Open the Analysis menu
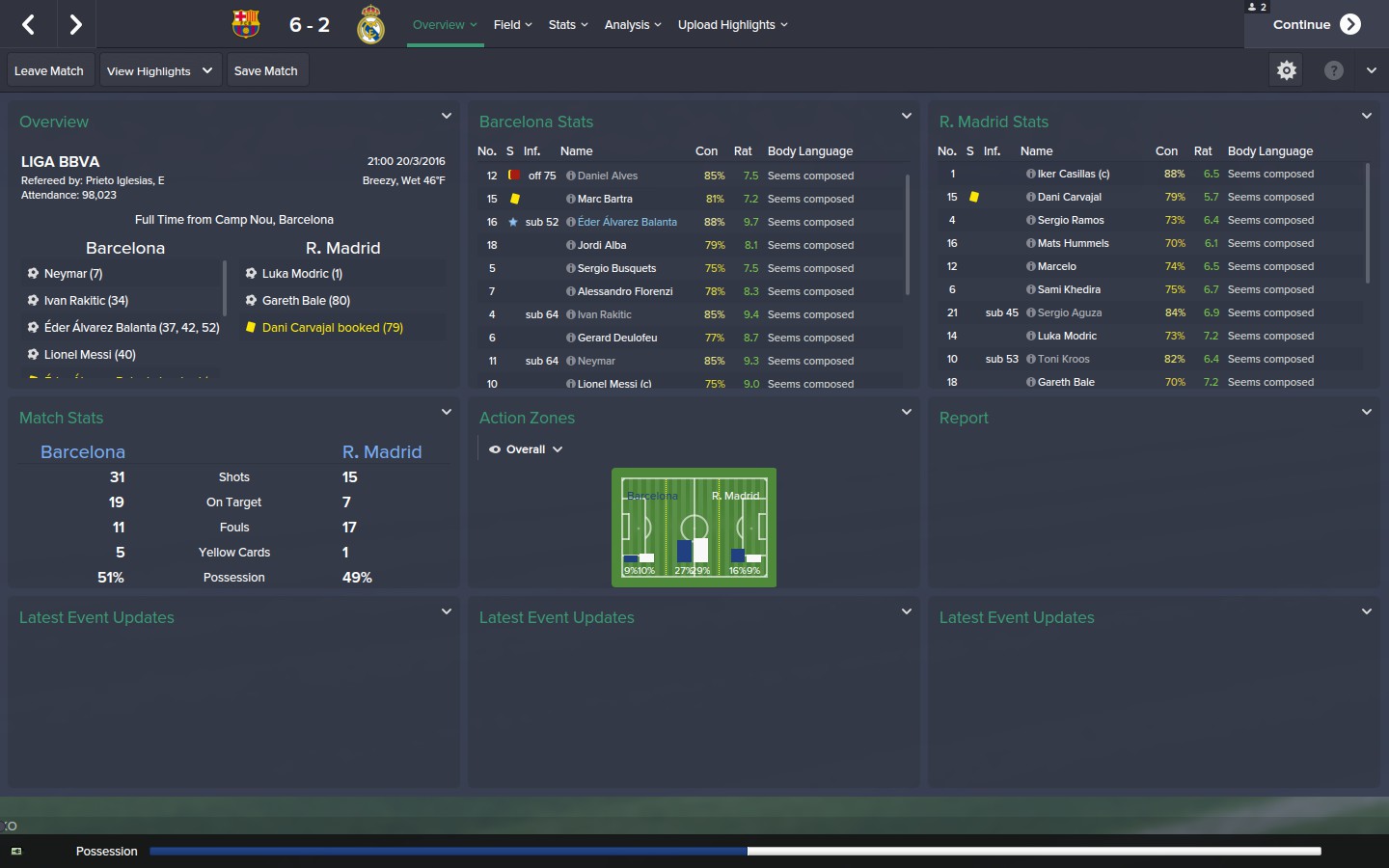 633,25
